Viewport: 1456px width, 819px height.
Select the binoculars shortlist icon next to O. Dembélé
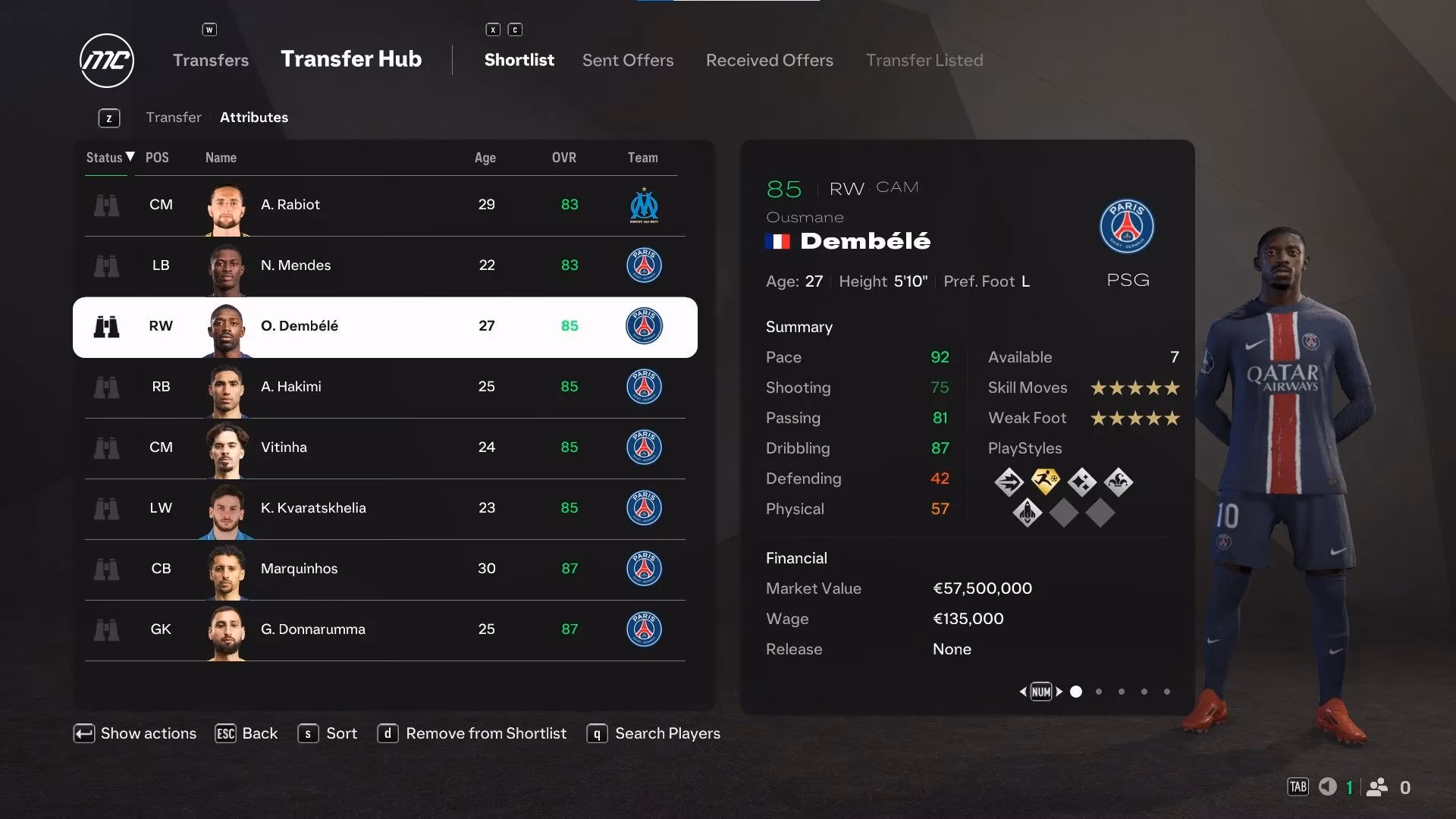(x=107, y=326)
